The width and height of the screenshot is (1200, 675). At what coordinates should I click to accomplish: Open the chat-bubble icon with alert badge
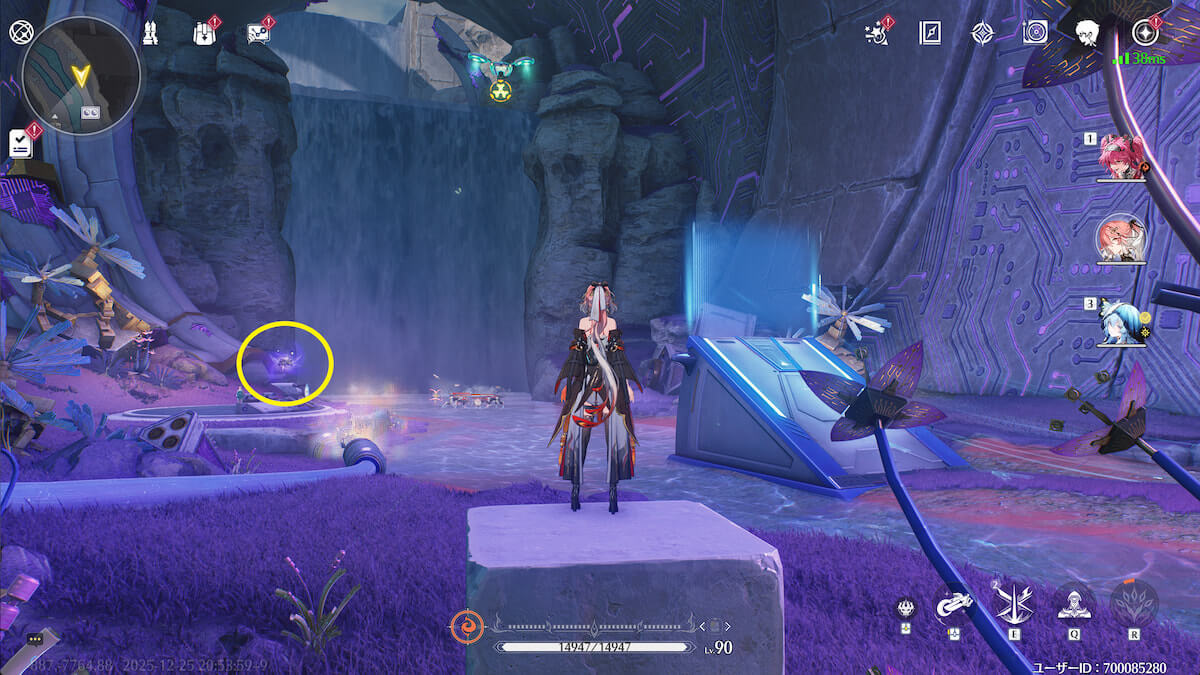[258, 33]
